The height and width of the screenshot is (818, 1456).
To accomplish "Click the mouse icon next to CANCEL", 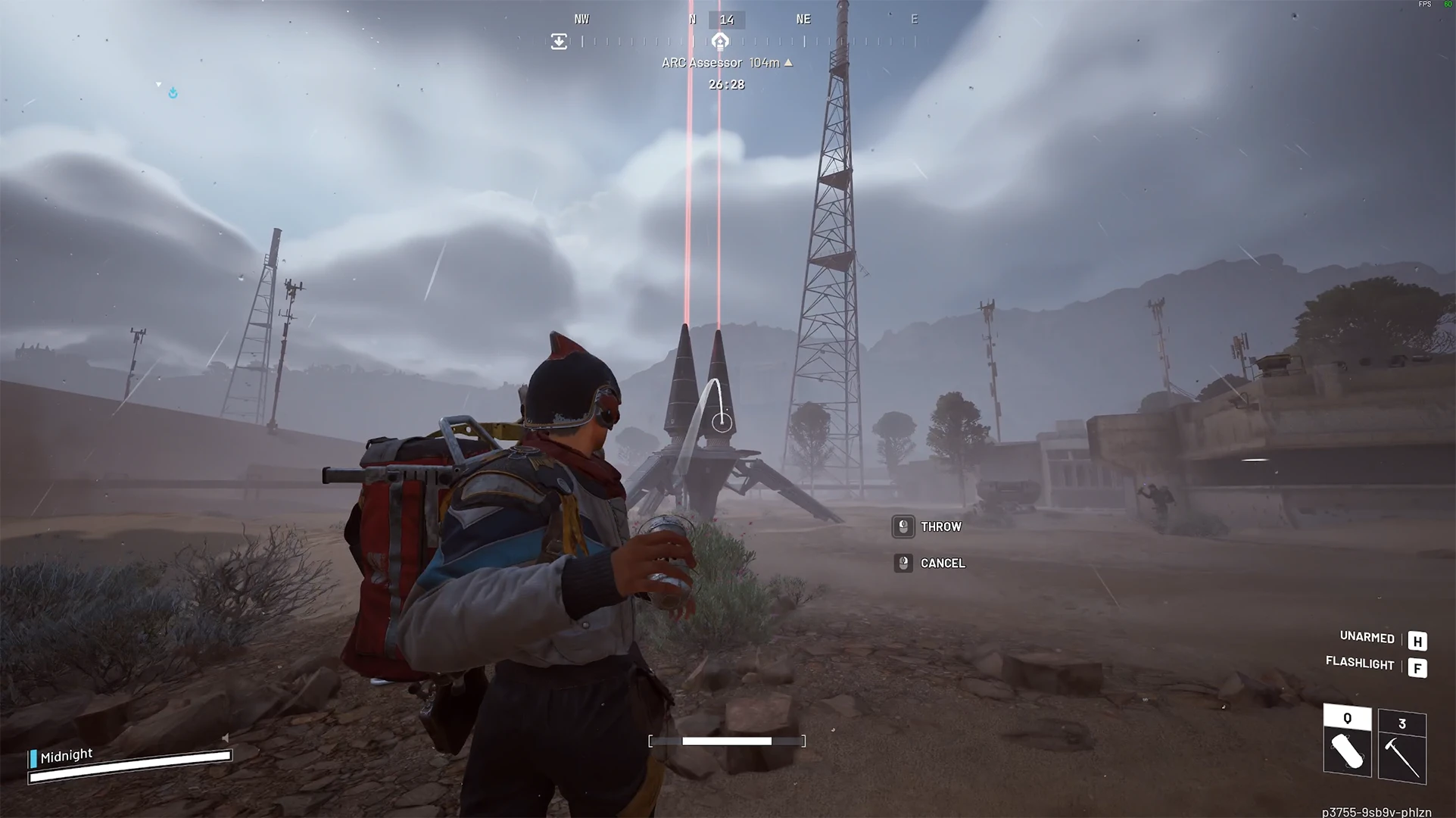I will 903,563.
